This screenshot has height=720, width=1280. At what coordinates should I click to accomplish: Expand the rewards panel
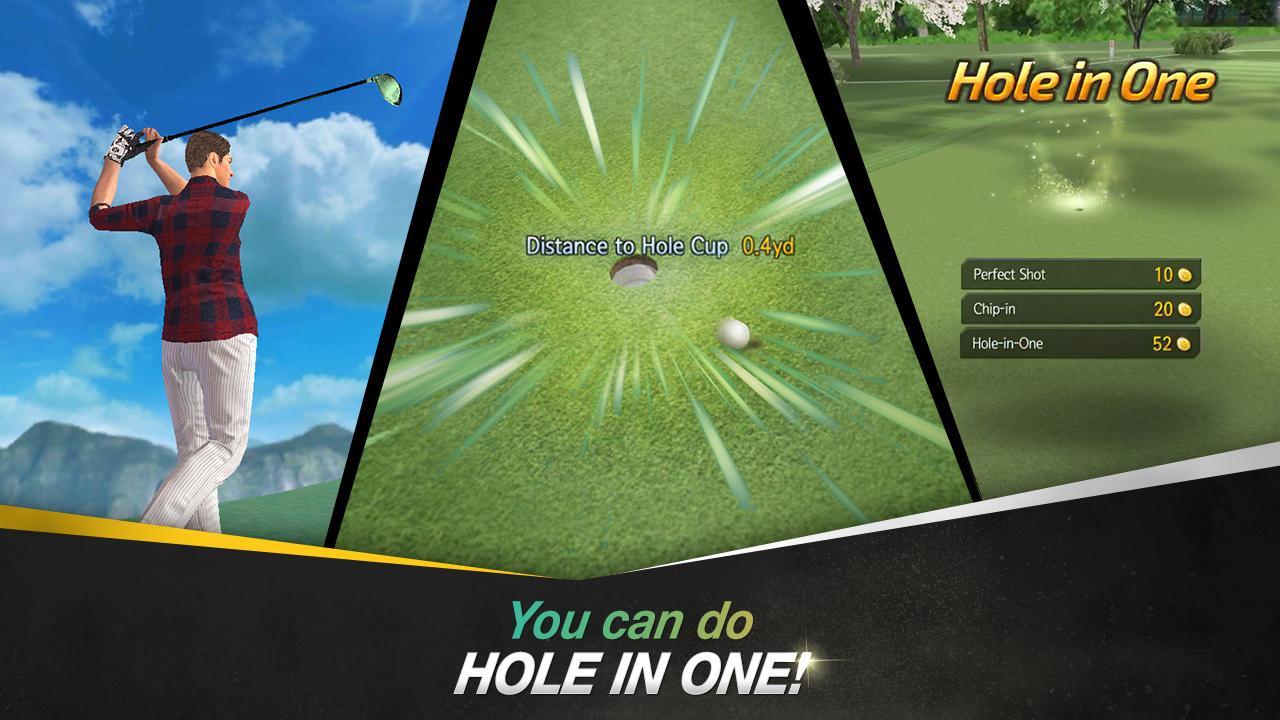1080,310
